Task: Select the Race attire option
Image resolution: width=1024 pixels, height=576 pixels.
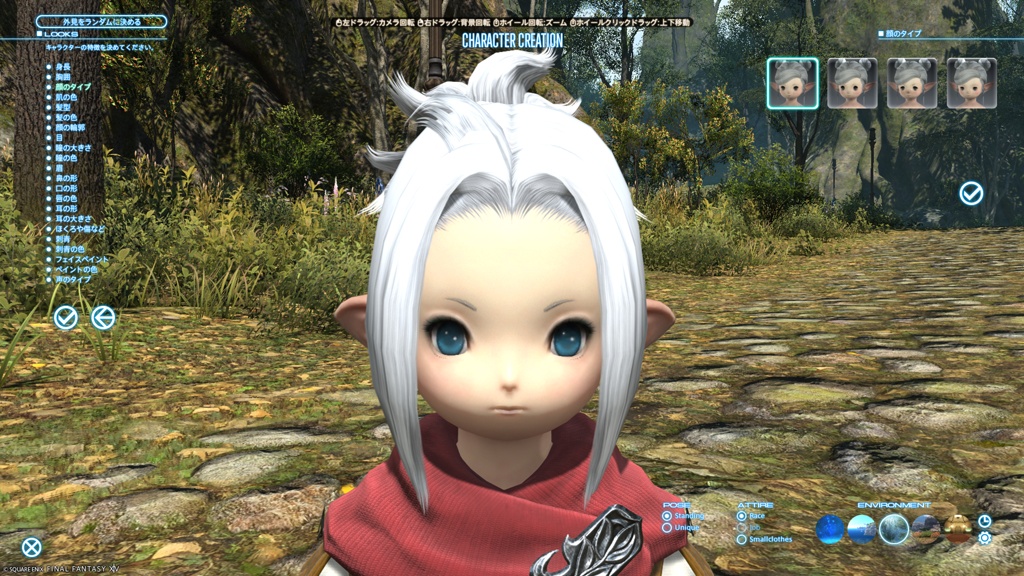Action: (741, 516)
